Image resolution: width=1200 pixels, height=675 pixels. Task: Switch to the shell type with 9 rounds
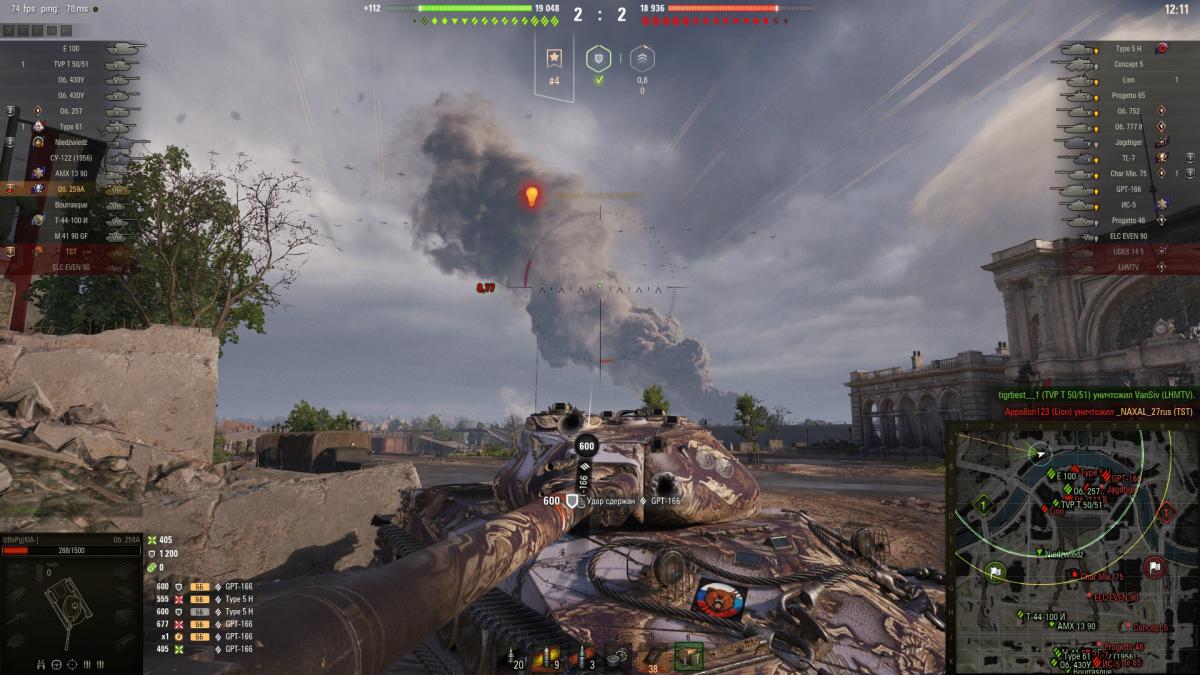pos(548,657)
